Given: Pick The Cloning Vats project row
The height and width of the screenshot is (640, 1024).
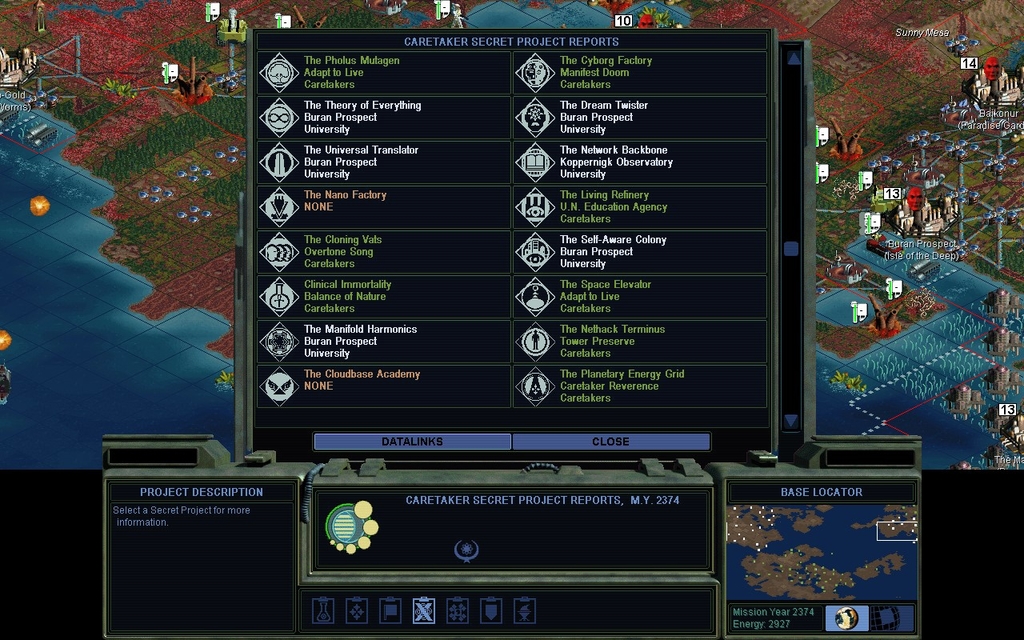Looking at the screenshot, I should tap(384, 252).
